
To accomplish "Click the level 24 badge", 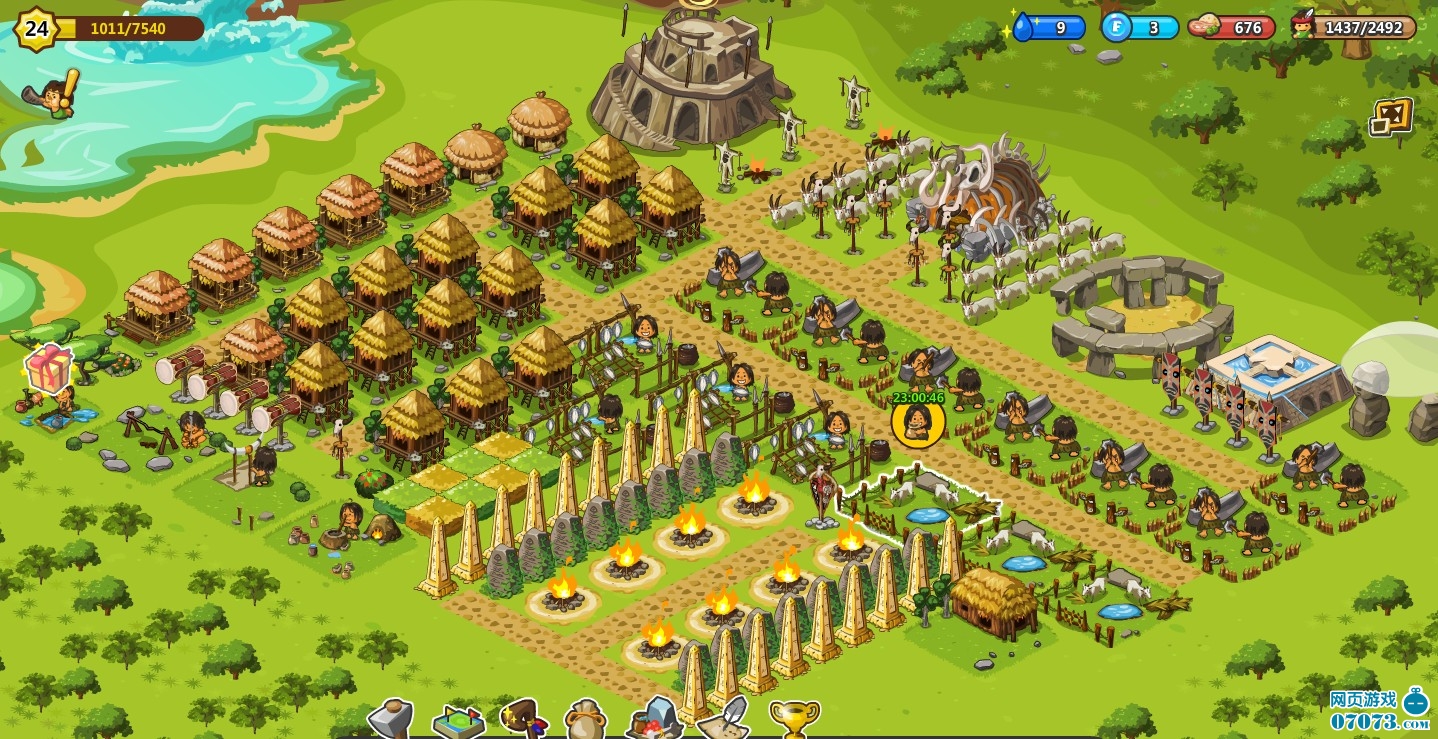I will [36, 28].
